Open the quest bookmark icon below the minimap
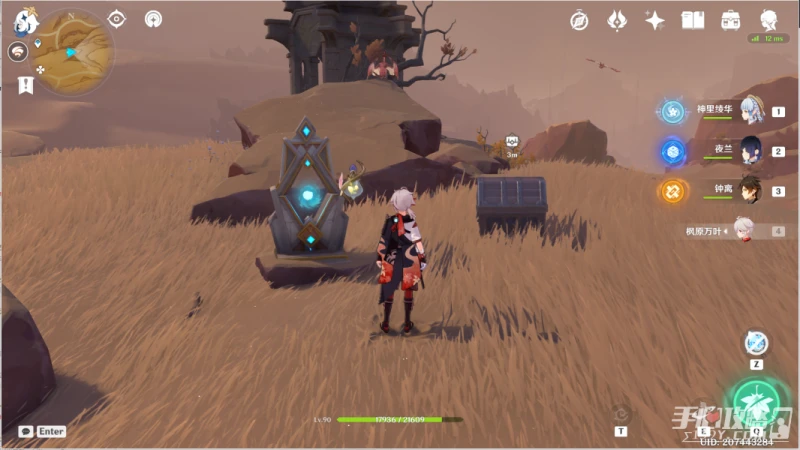Image resolution: width=800 pixels, height=450 pixels. [x=25, y=86]
